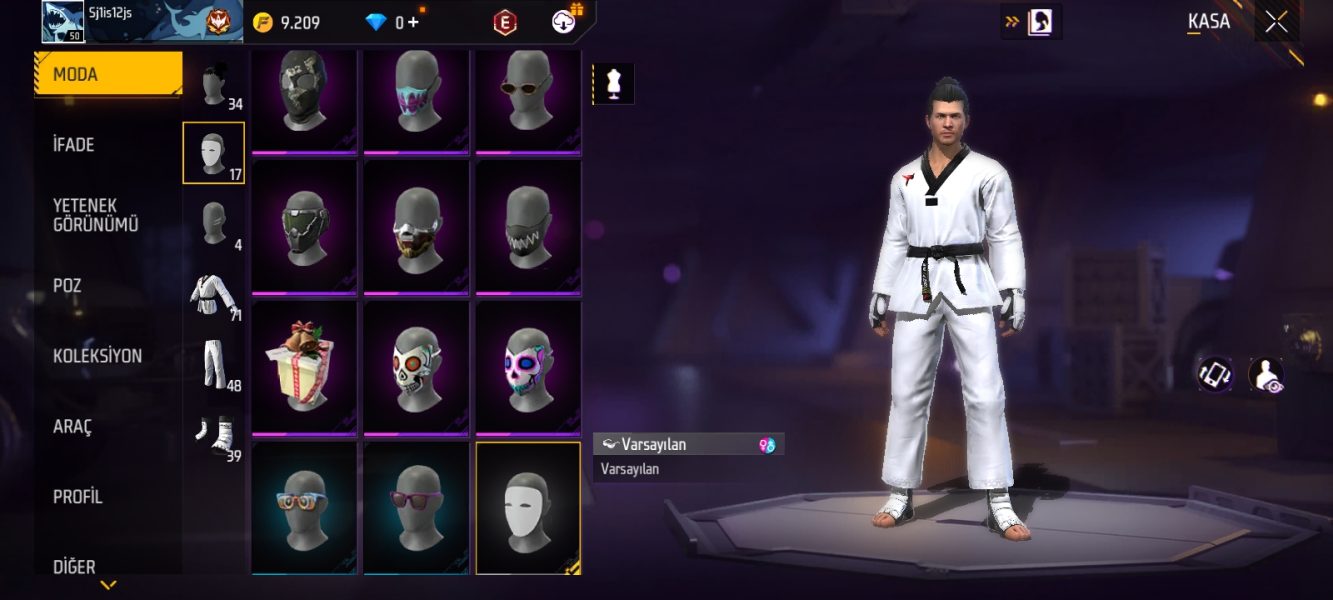Go to the KOLEKSİYON tab
The image size is (1333, 600).
(108, 356)
